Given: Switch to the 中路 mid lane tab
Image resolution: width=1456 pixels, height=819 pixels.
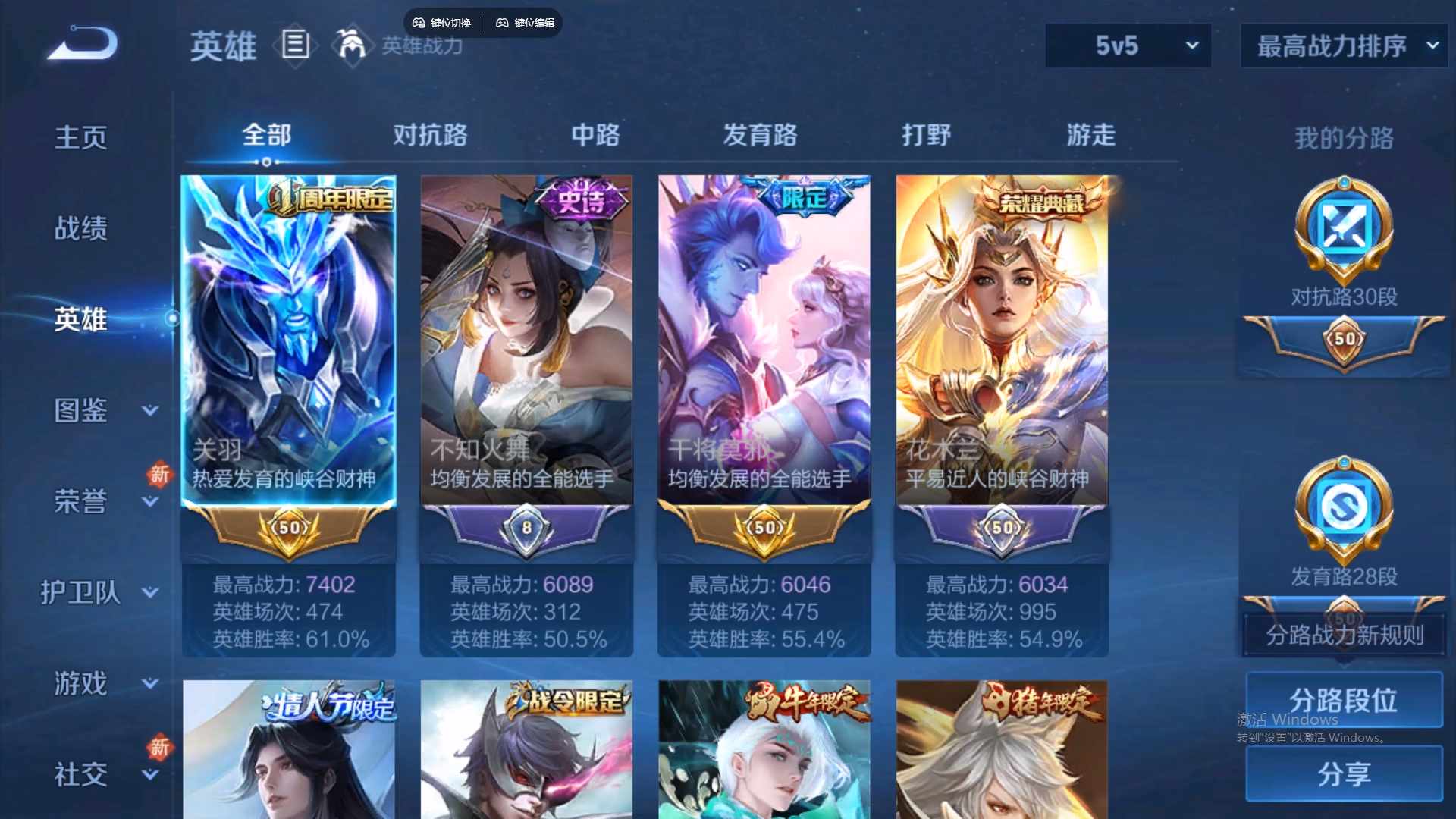Looking at the screenshot, I should pos(595,135).
